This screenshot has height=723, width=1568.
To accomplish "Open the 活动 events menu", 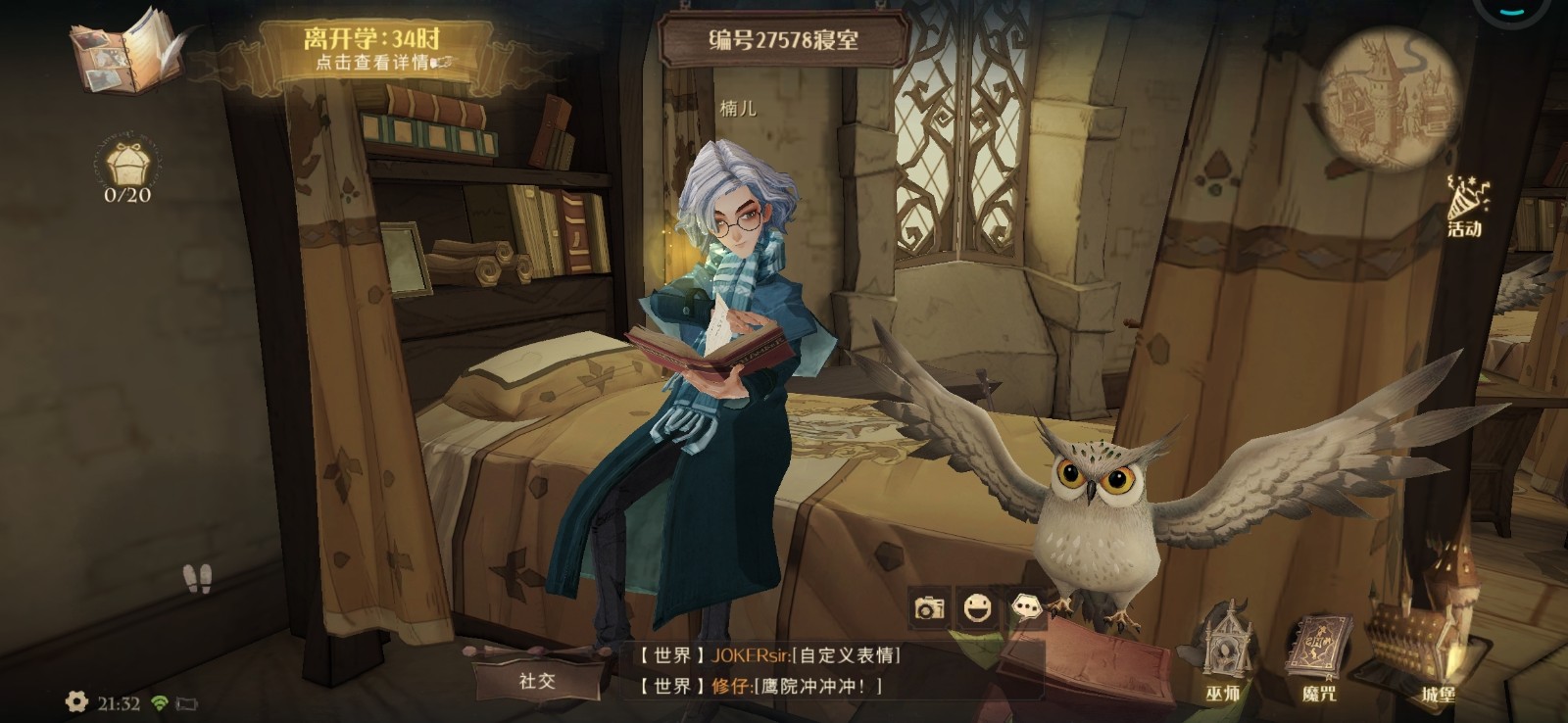I will pyautogui.click(x=1466, y=207).
